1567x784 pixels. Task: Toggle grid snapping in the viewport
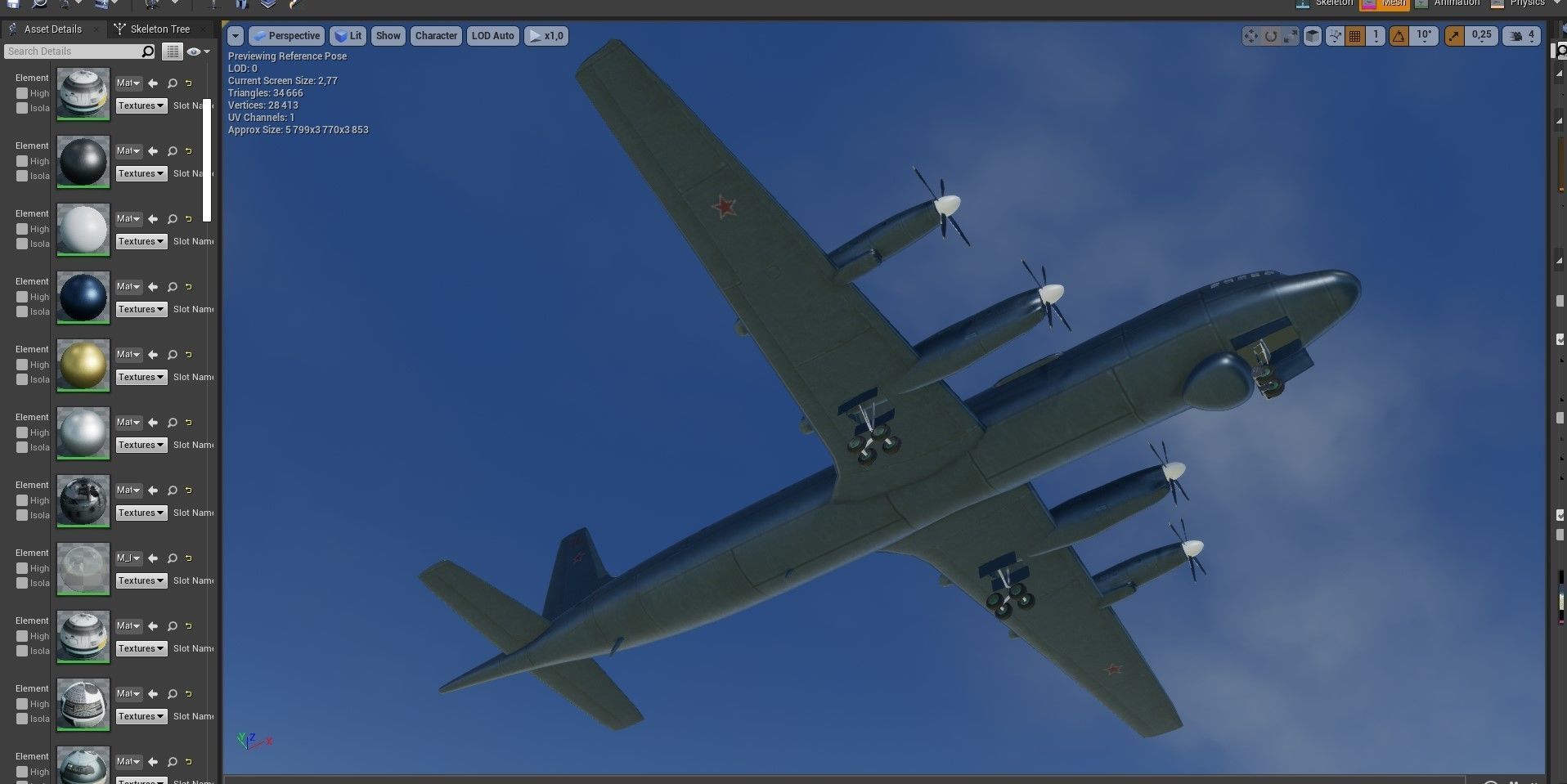pyautogui.click(x=1357, y=35)
